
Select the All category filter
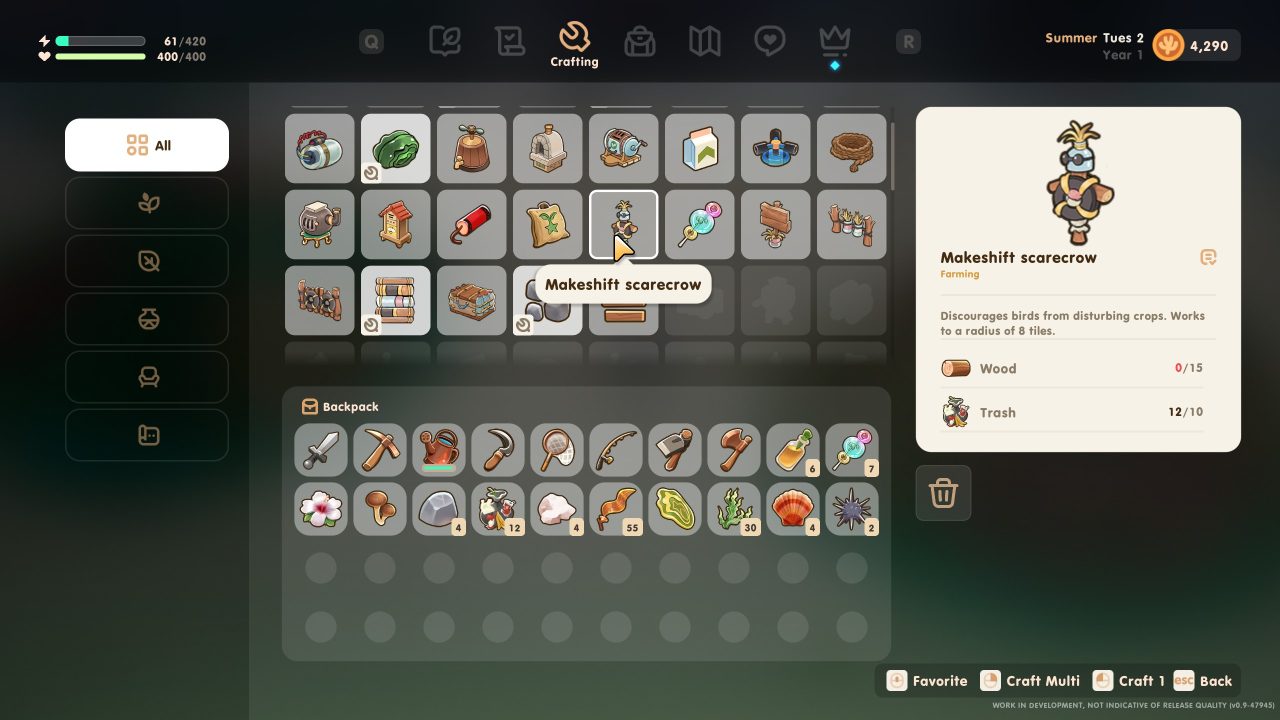[147, 145]
